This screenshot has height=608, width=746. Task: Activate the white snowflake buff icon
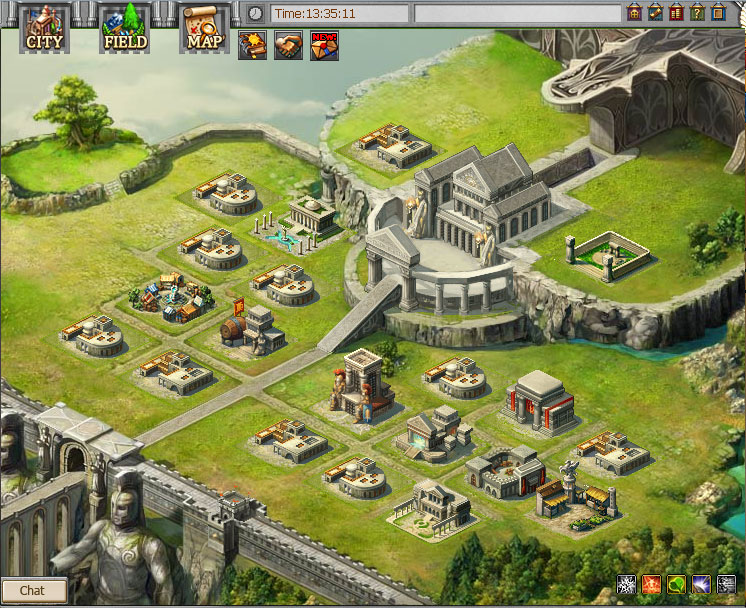(x=625, y=584)
